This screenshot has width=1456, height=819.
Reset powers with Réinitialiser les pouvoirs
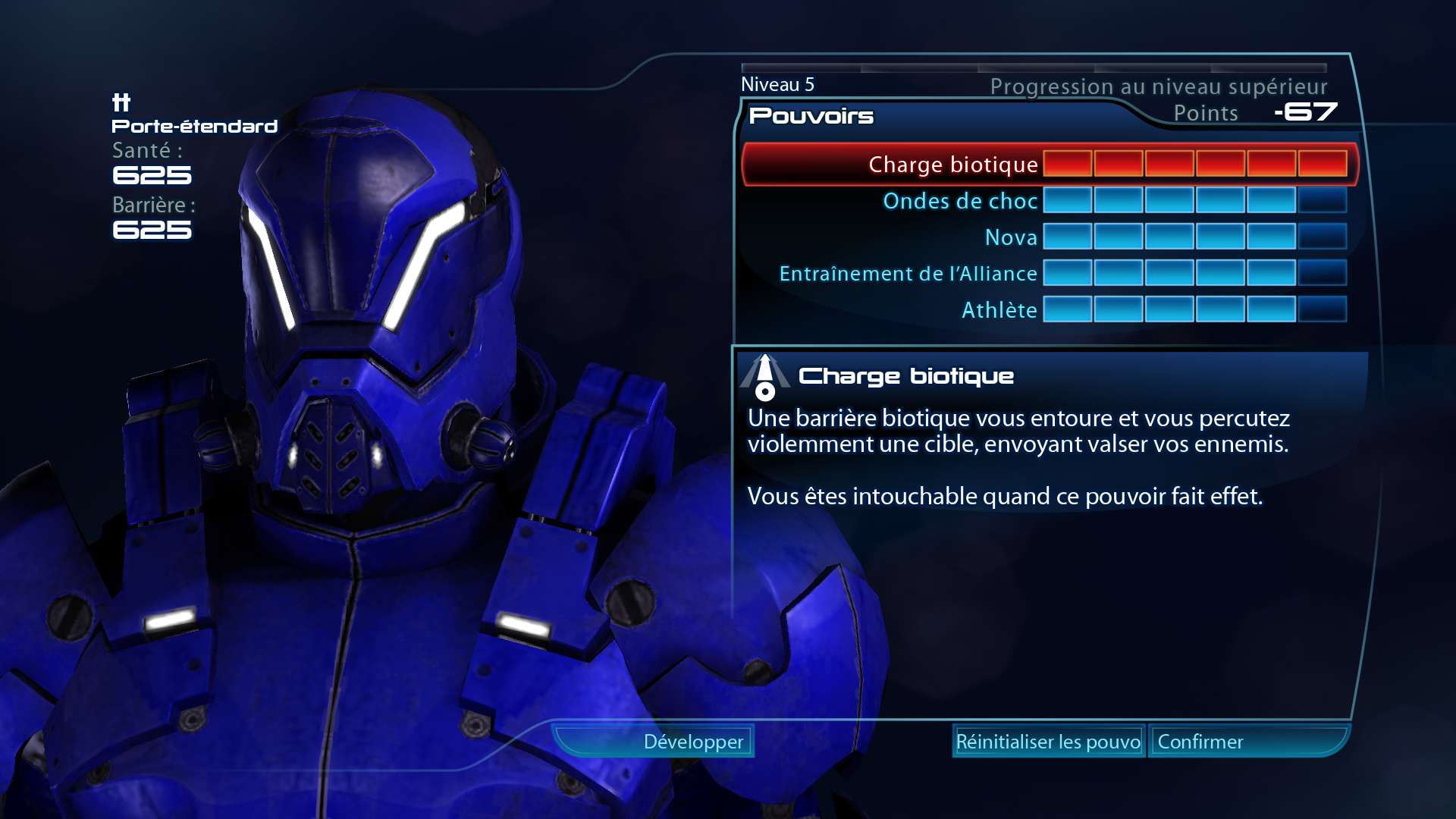point(1048,742)
